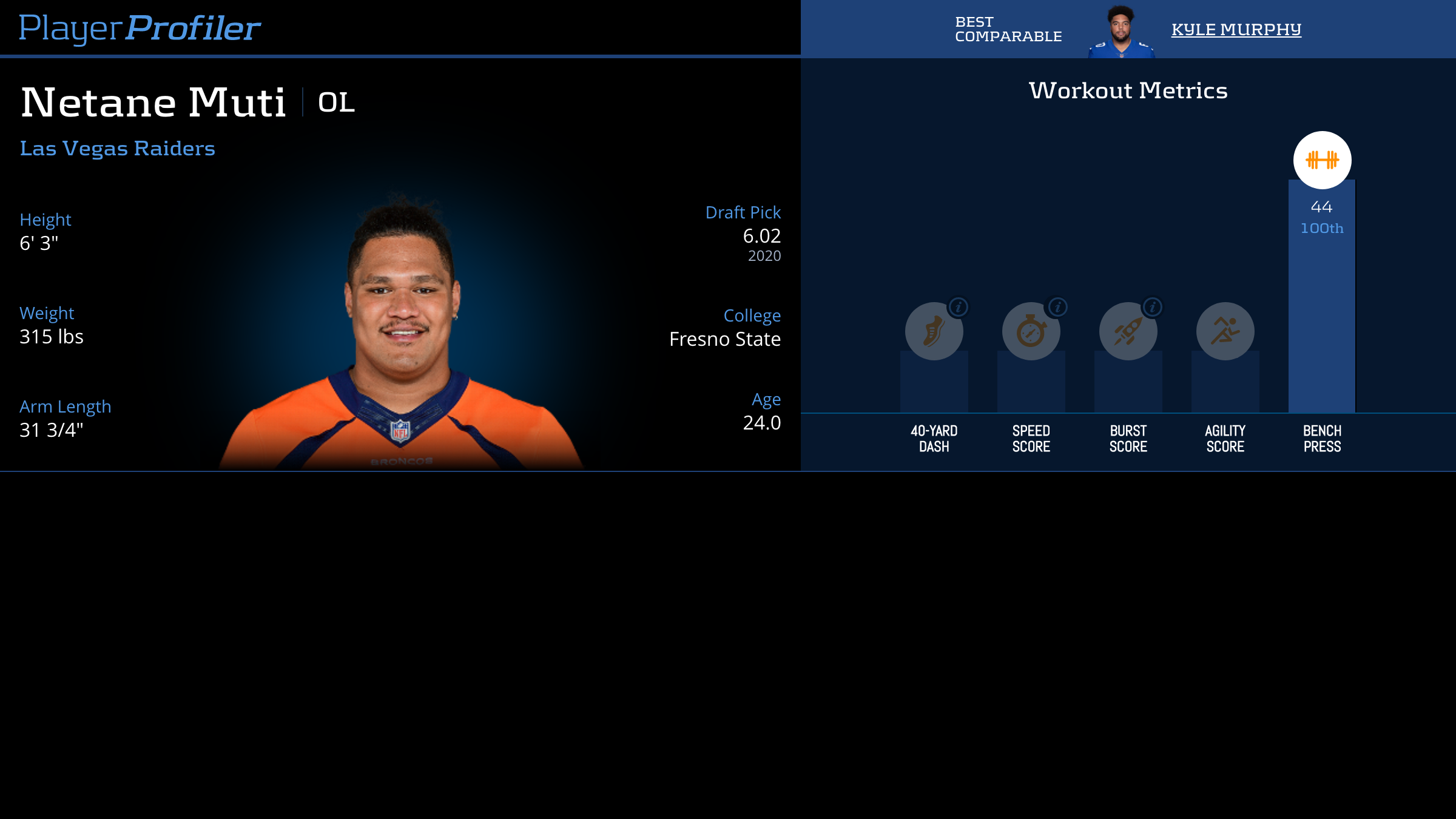Show info for the 40-Yard Dash metric
The width and height of the screenshot is (1456, 819).
tap(959, 307)
